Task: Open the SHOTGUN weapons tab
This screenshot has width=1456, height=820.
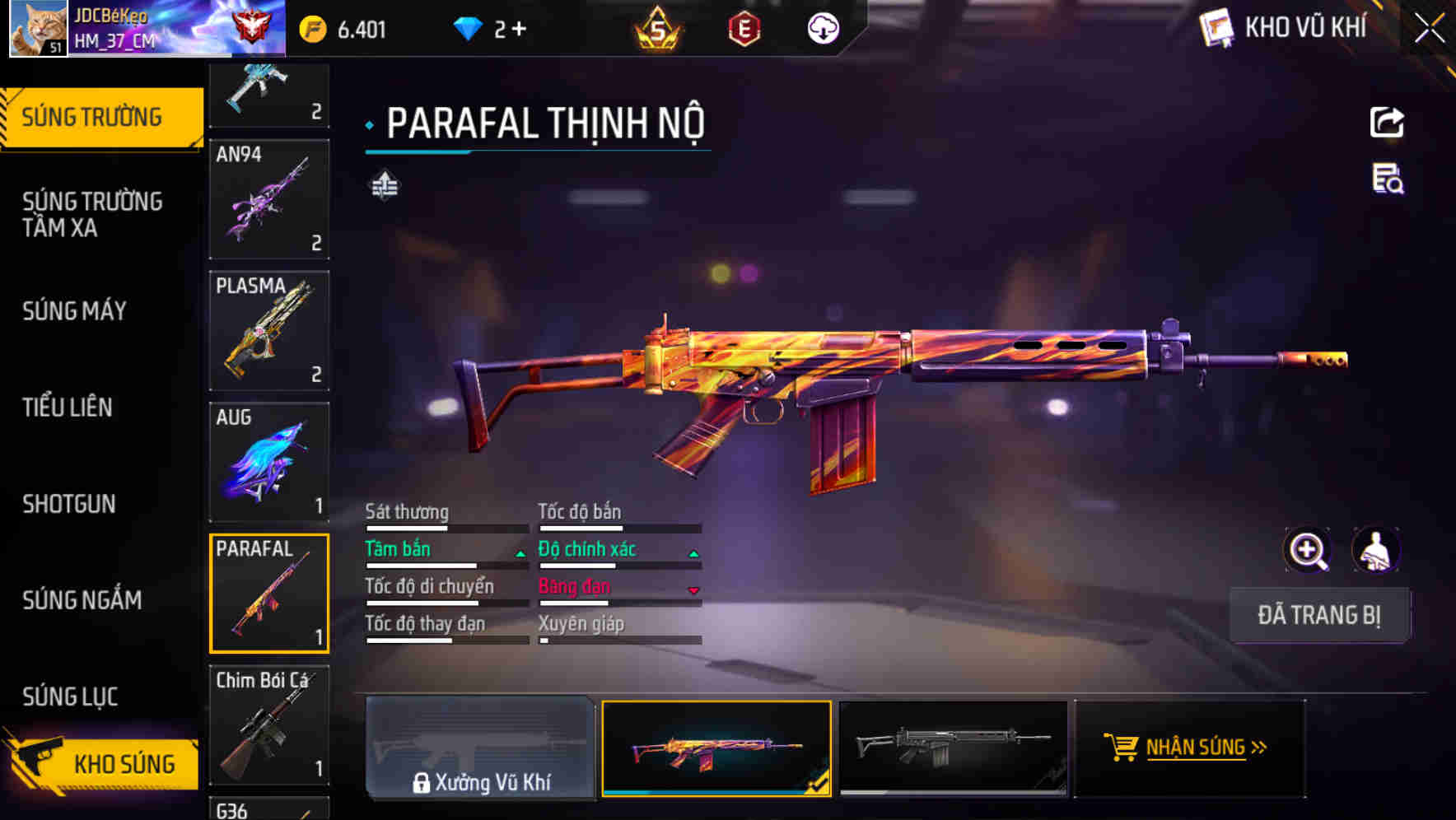Action: click(69, 503)
